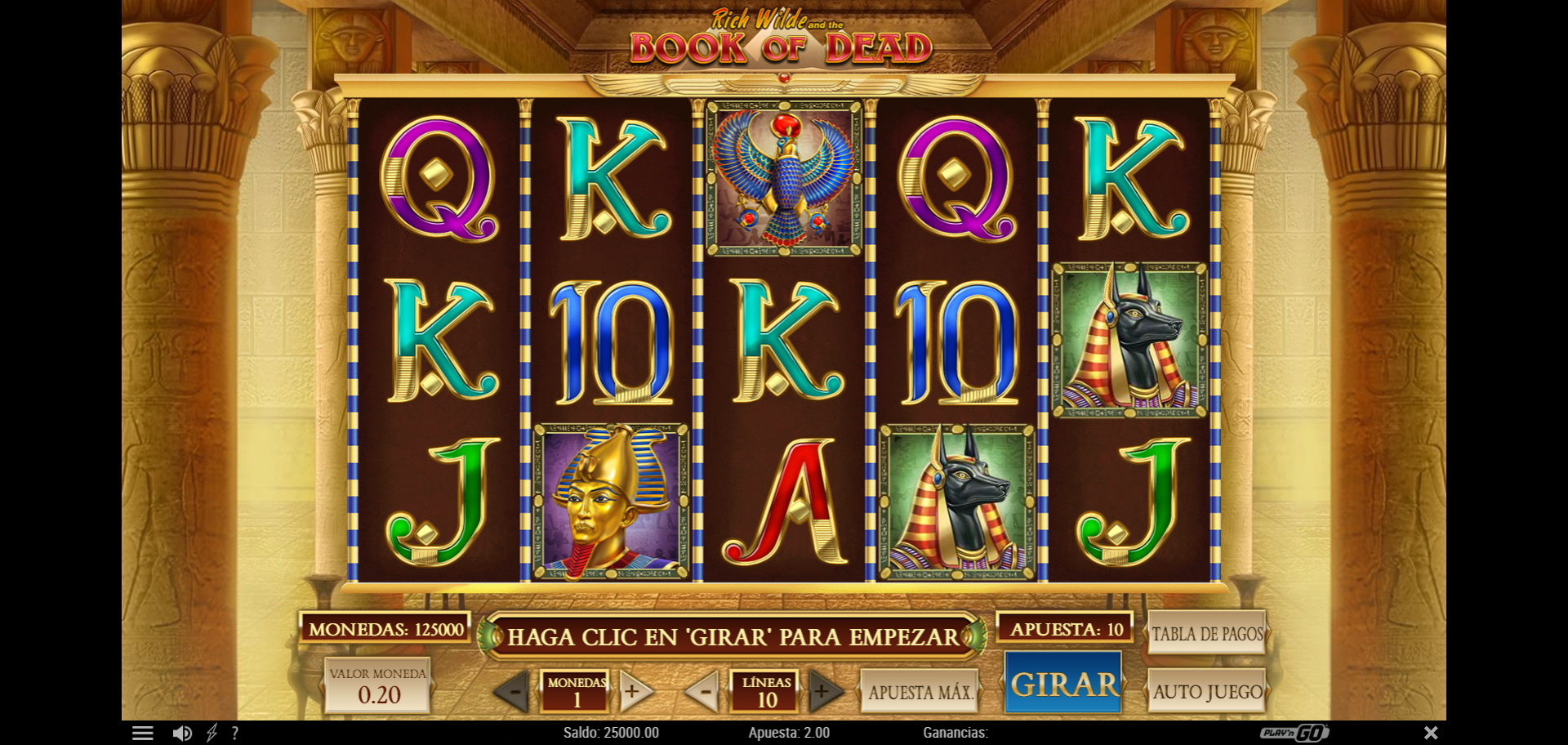Image resolution: width=1568 pixels, height=745 pixels.
Task: Toggle the sound speaker icon
Action: 182,734
